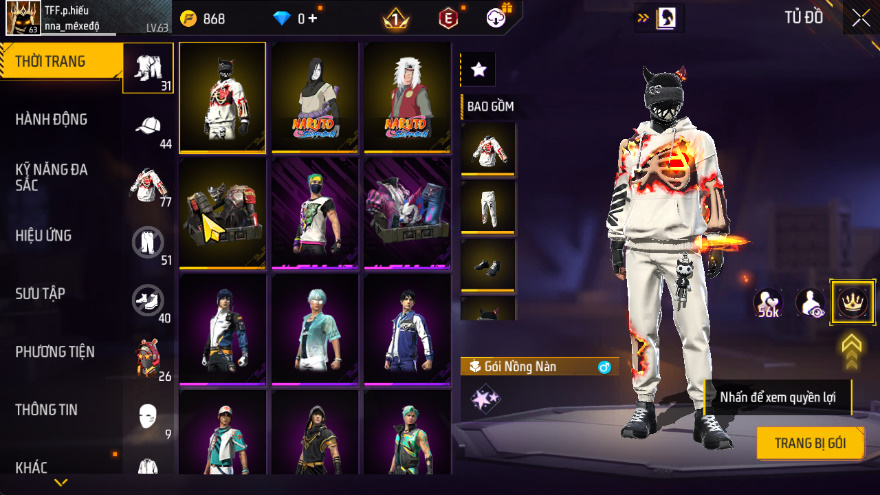Equip the bundle with Trang Bị Gói
Screen dimensions: 880x495
coord(810,443)
